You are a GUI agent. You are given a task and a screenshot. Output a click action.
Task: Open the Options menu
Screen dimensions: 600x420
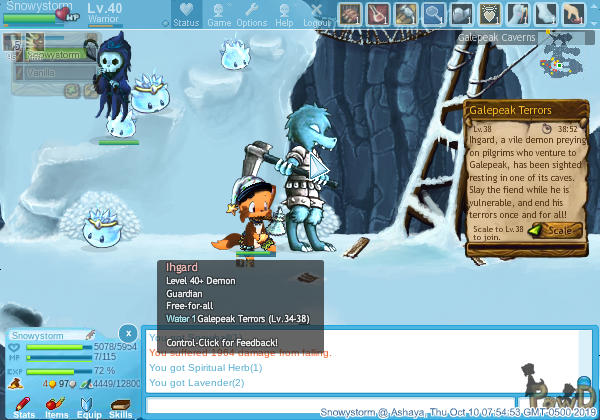point(252,14)
